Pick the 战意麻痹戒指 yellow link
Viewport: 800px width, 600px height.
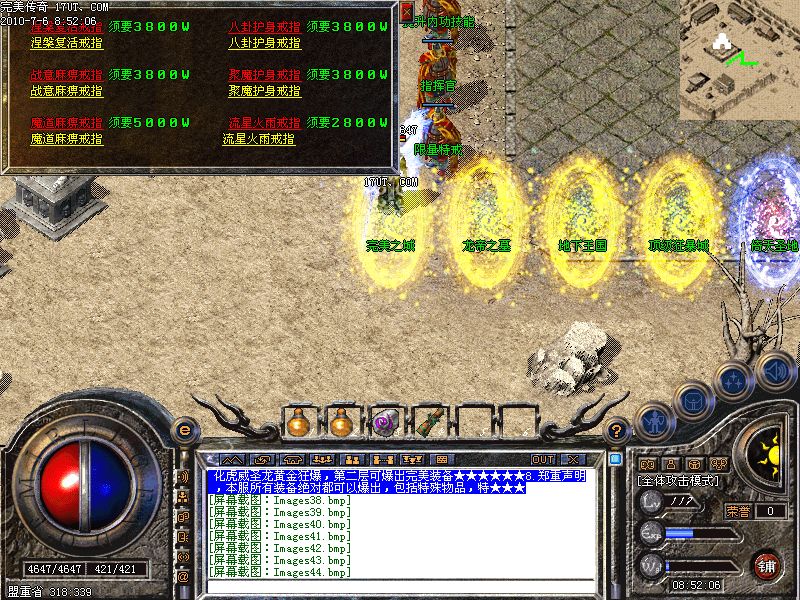66,91
